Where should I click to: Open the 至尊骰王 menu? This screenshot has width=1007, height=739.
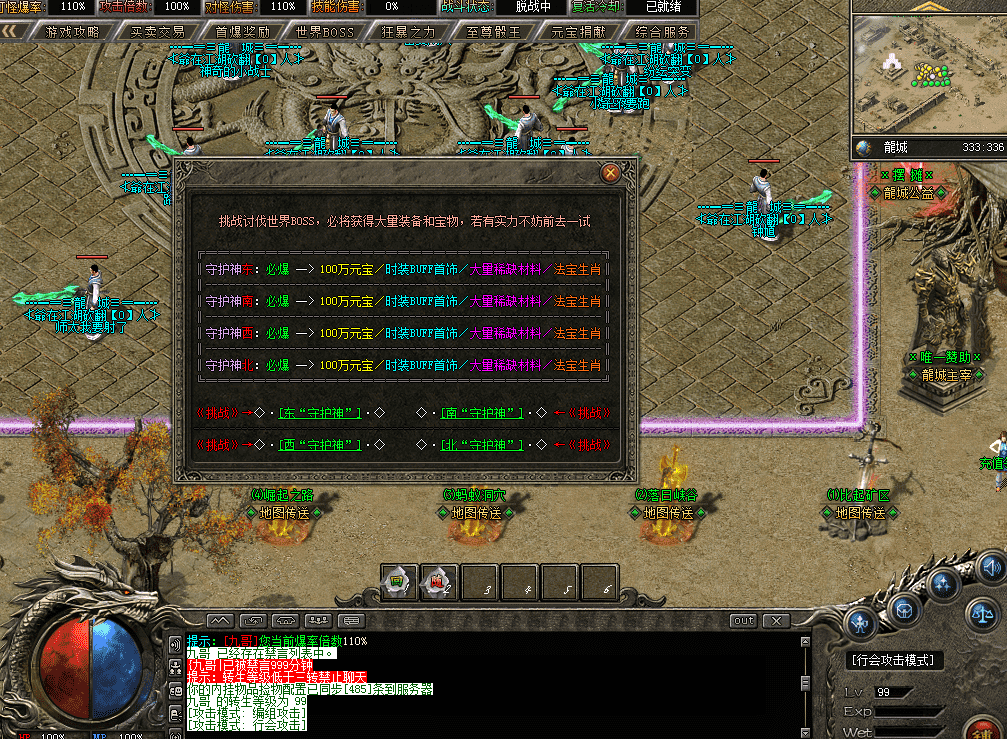click(494, 31)
